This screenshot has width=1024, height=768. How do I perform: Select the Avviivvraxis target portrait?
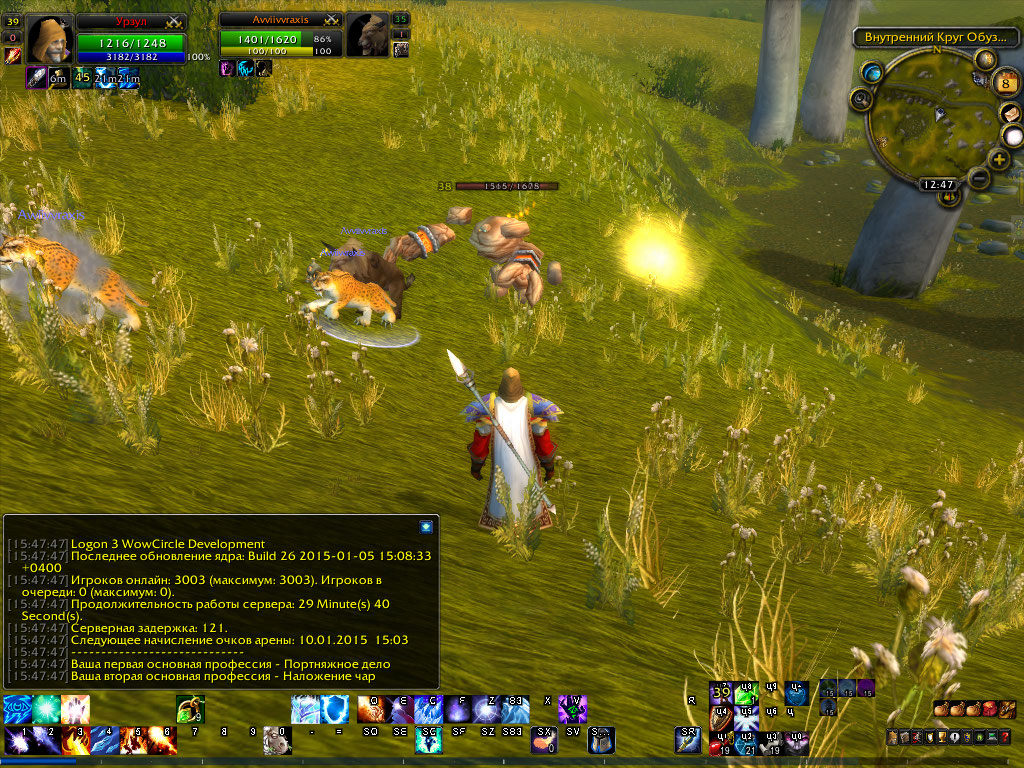(368, 35)
